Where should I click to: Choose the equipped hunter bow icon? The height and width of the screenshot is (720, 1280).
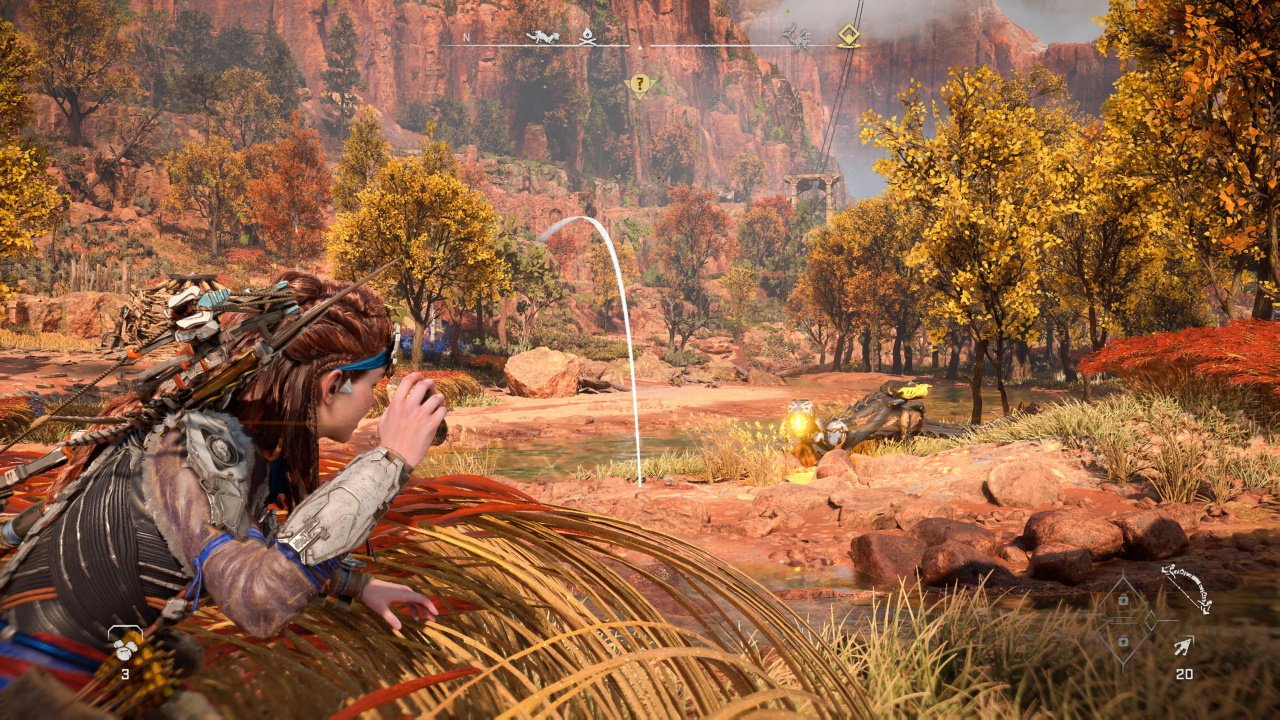click(1187, 589)
